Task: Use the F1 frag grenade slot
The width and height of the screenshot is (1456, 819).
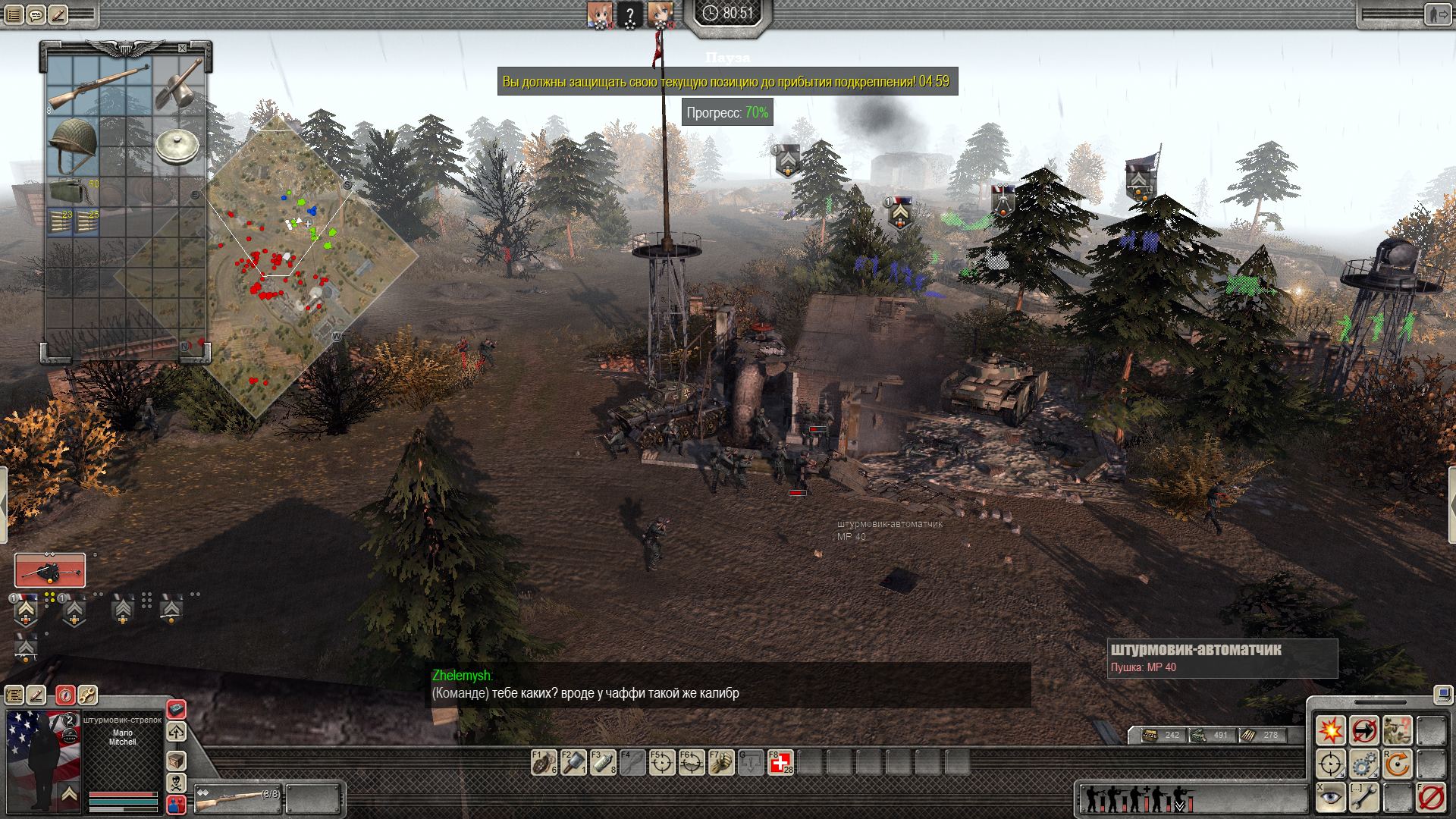Action: pos(544,762)
